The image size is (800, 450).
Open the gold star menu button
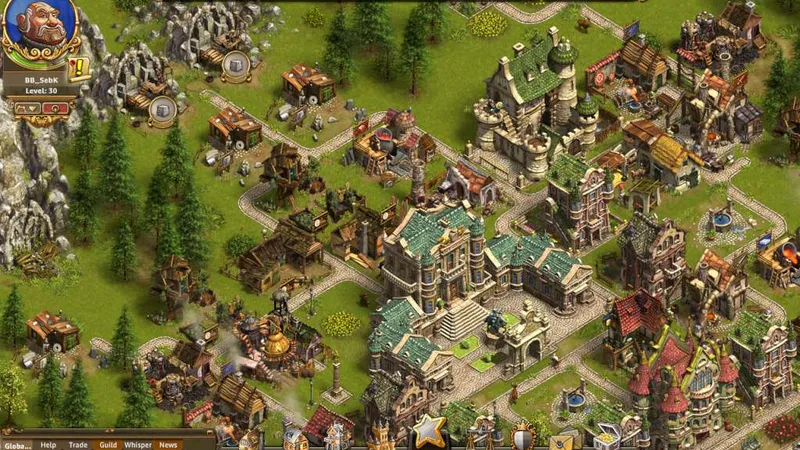(x=429, y=431)
